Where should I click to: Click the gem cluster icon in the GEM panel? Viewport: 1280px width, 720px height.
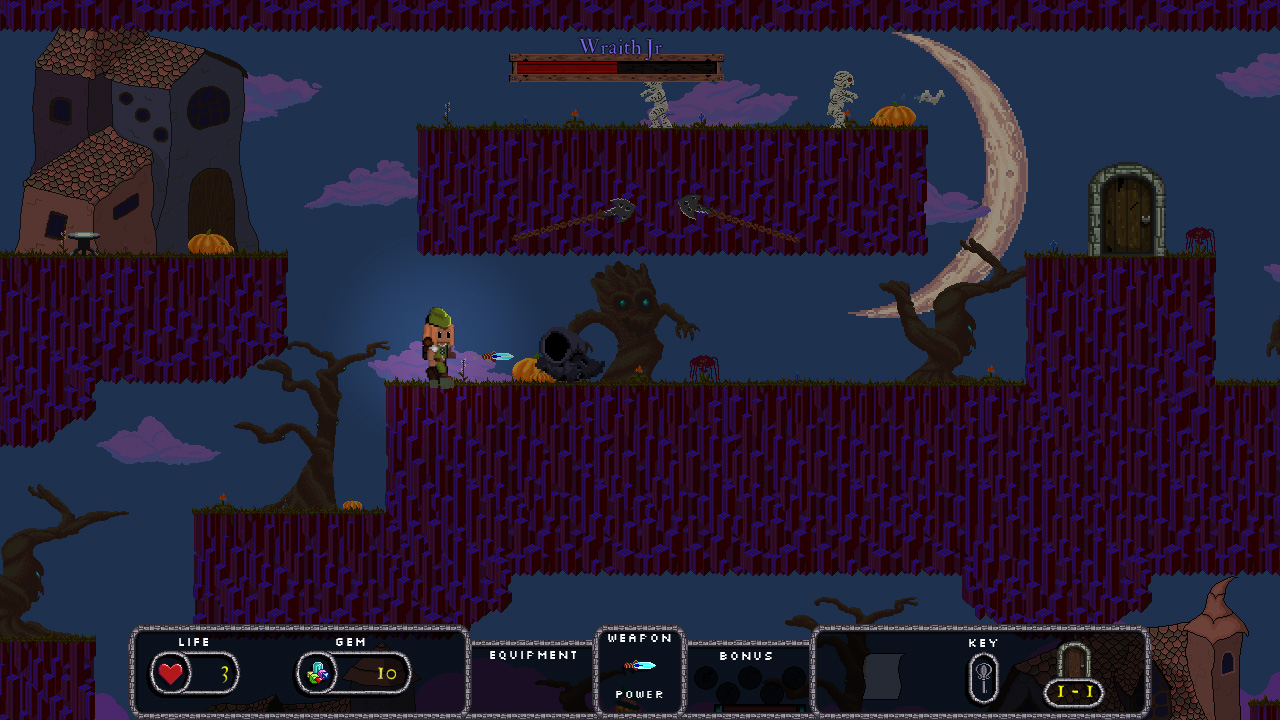coord(316,672)
